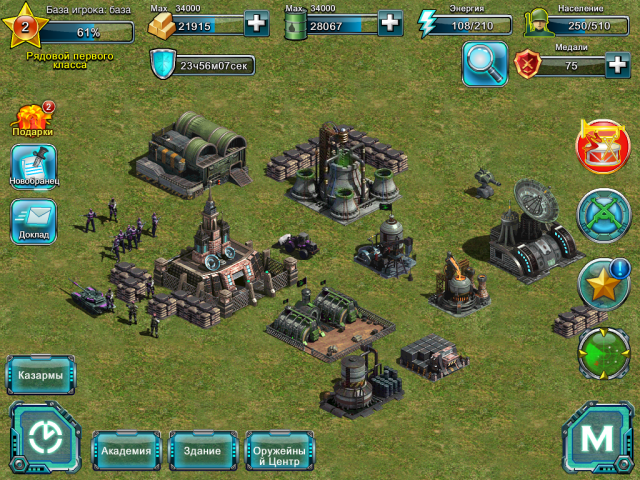Viewport: 640px width, 480px height.
Task: Open the Здание building menu
Action: tap(202, 450)
